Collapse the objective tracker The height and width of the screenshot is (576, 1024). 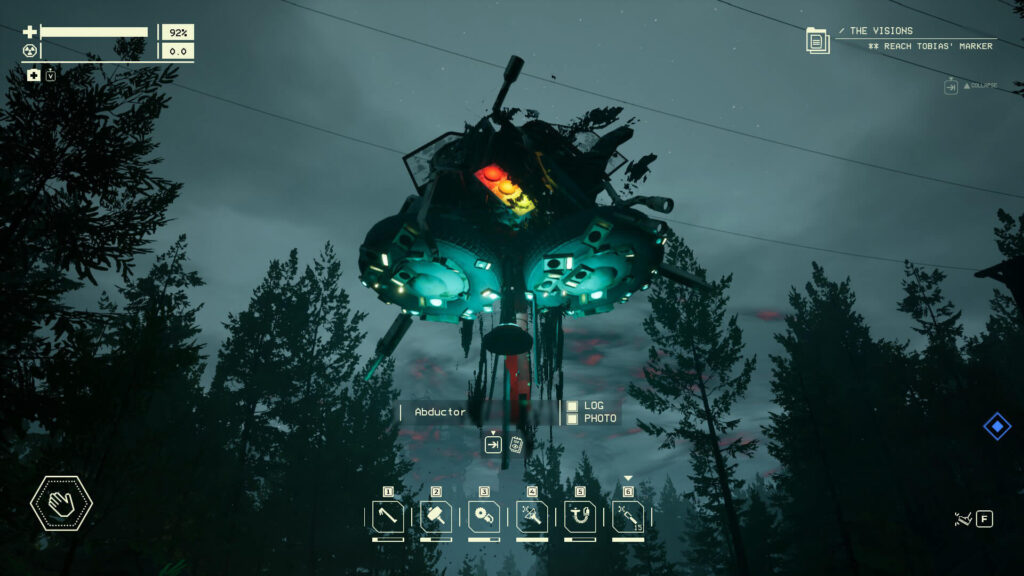click(x=951, y=86)
